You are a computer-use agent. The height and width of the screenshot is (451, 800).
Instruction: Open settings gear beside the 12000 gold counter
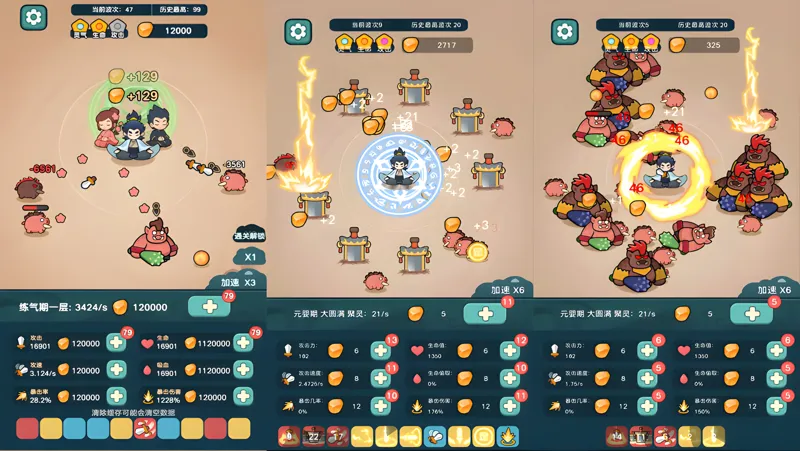(x=34, y=17)
